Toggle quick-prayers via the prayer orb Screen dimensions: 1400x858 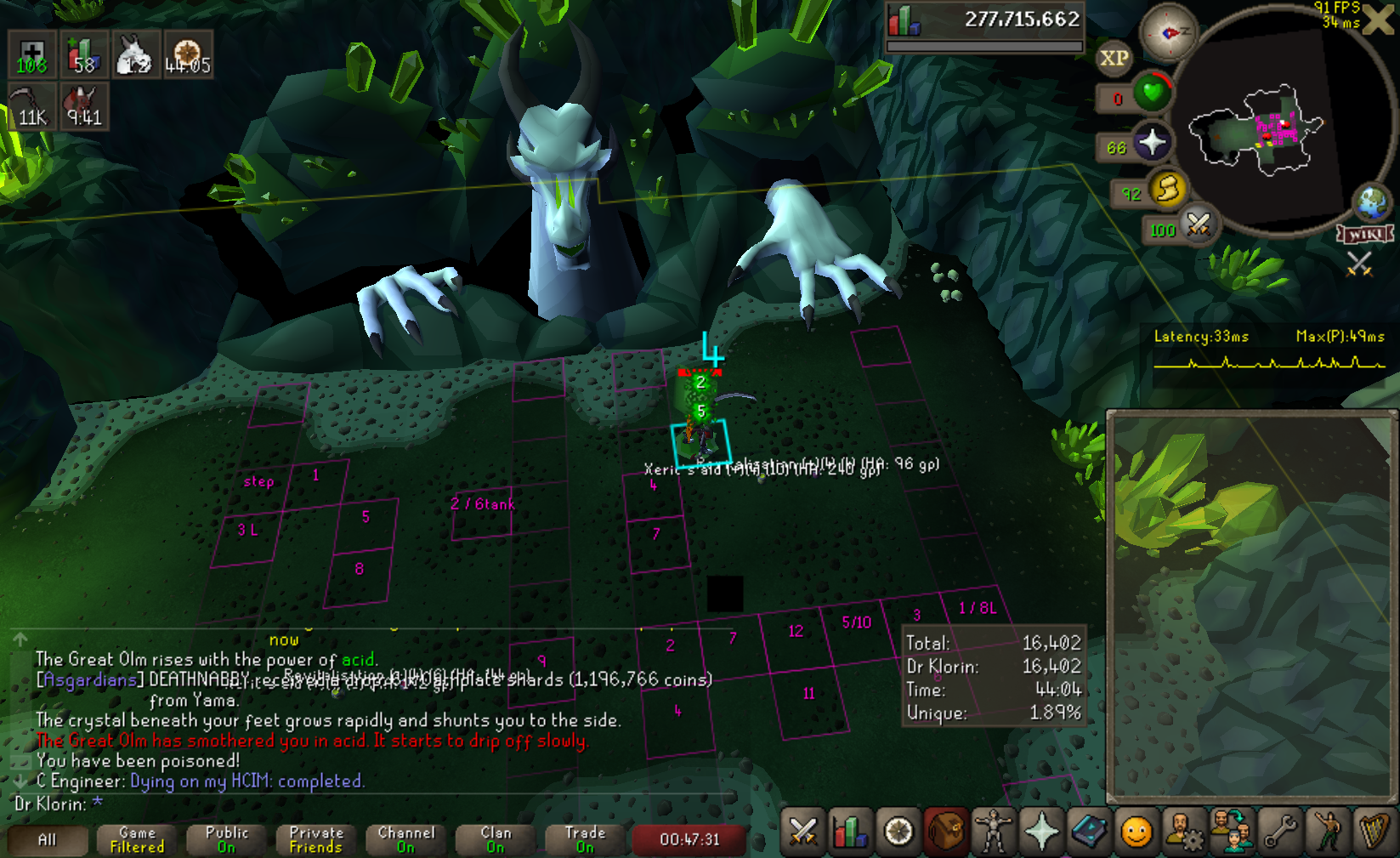[x=1152, y=142]
